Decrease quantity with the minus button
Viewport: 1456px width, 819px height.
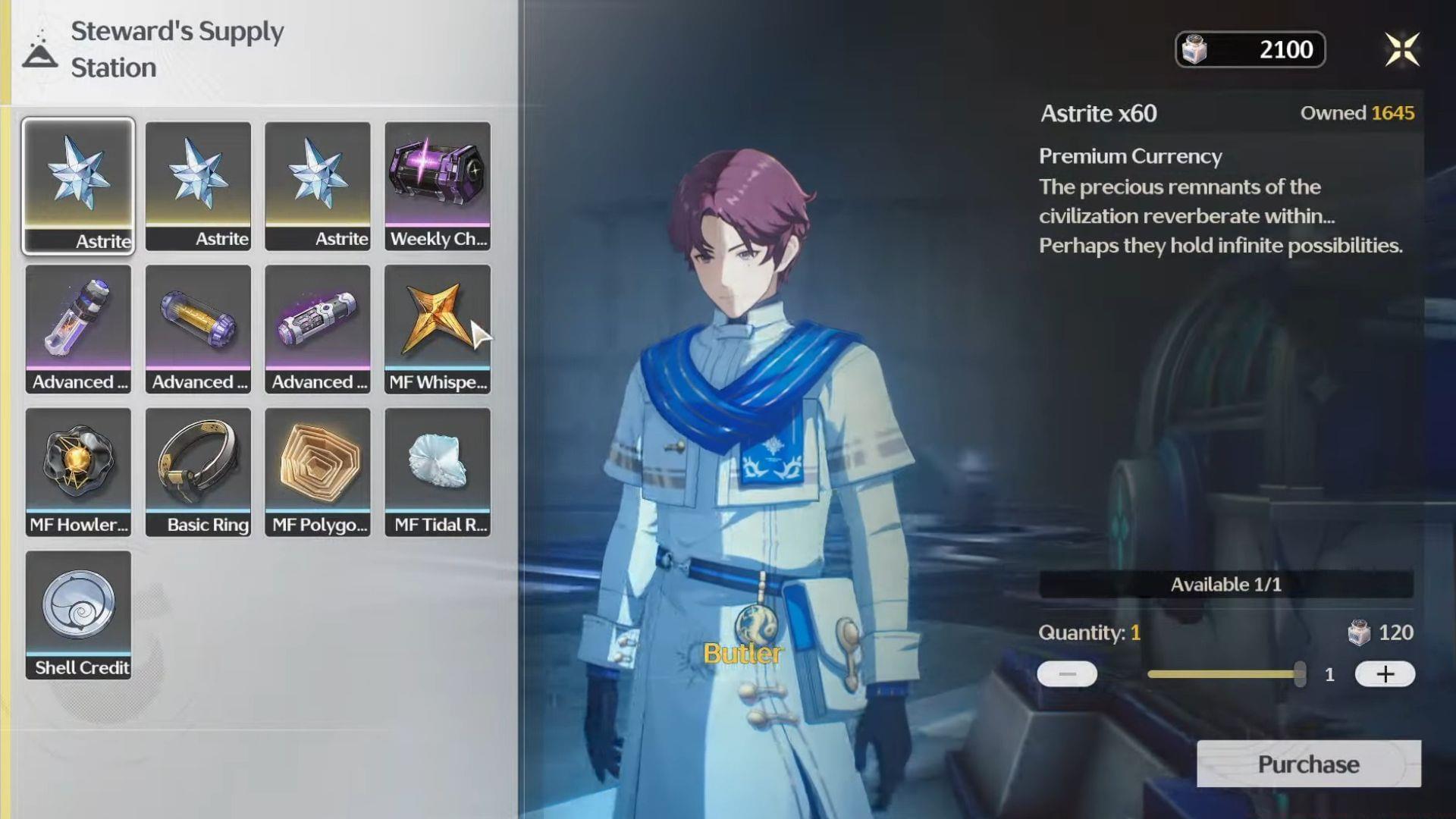pos(1067,674)
